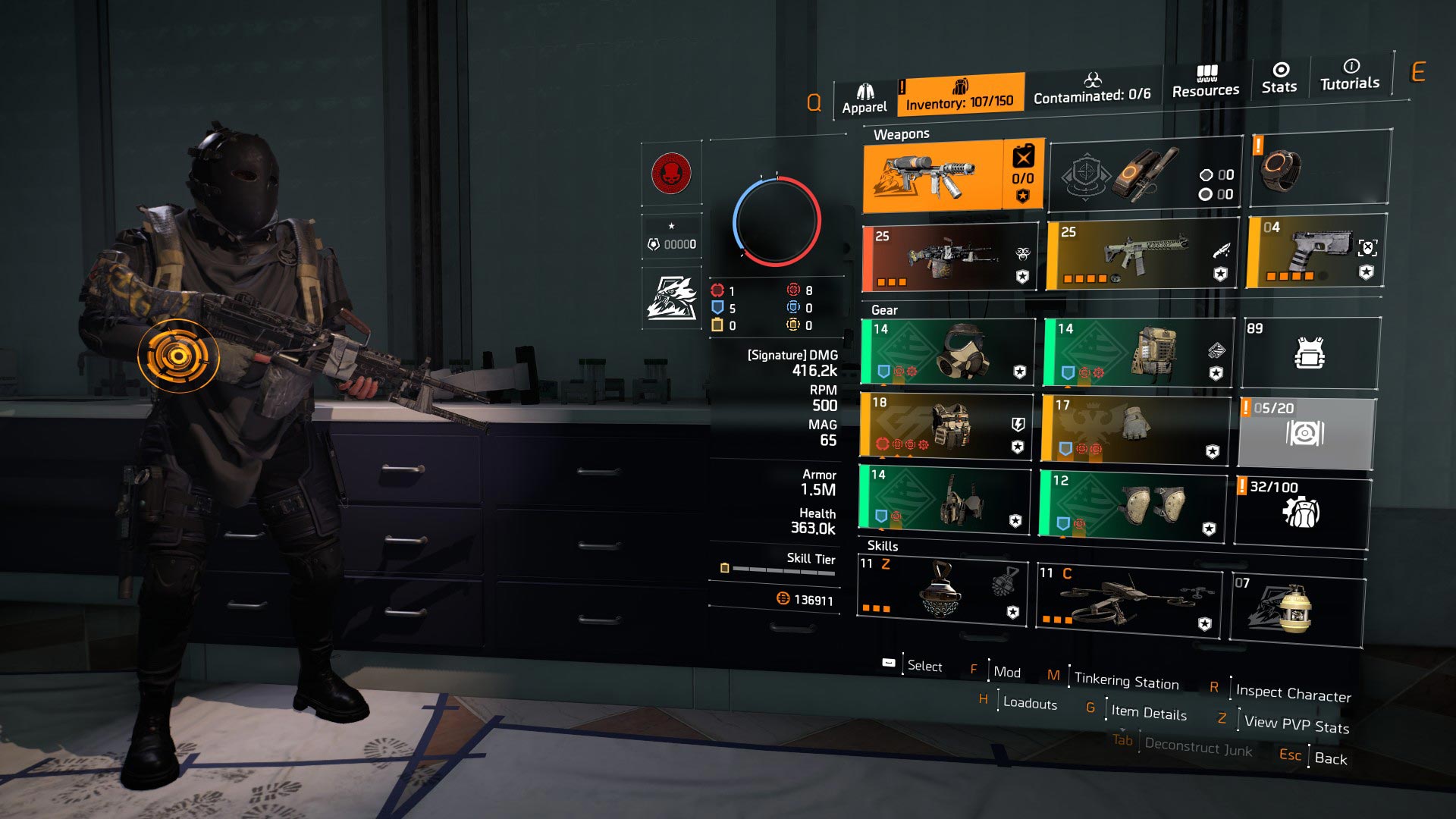Select the chest vest gear slot

pos(946,425)
